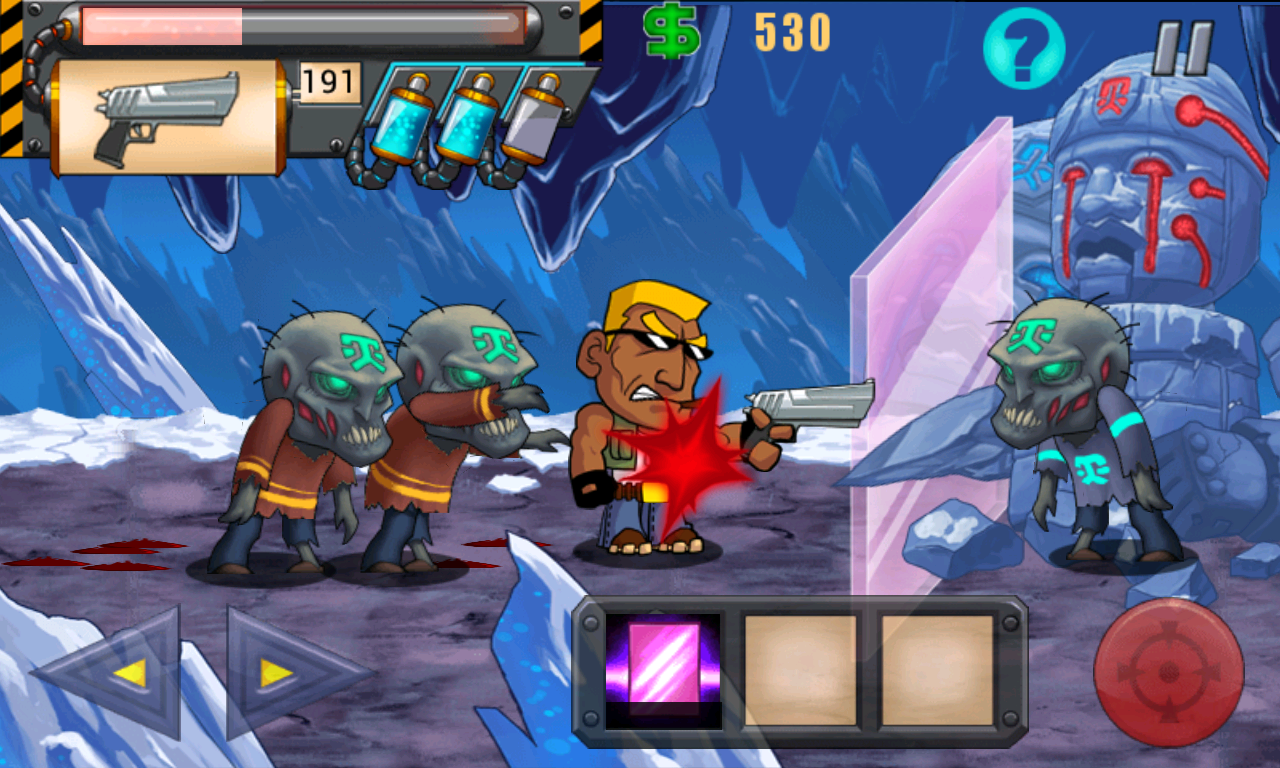Activate the pink shield barrier item slot
The height and width of the screenshot is (768, 1280).
coord(663,670)
